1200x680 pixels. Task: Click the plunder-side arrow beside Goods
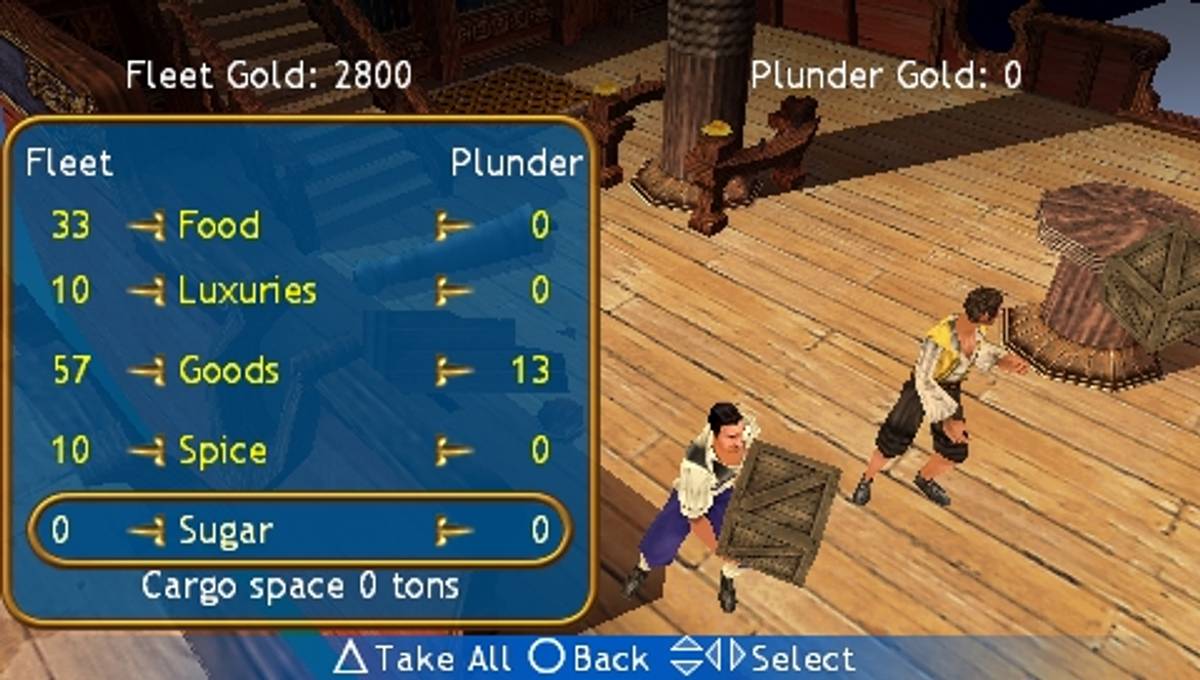point(453,372)
